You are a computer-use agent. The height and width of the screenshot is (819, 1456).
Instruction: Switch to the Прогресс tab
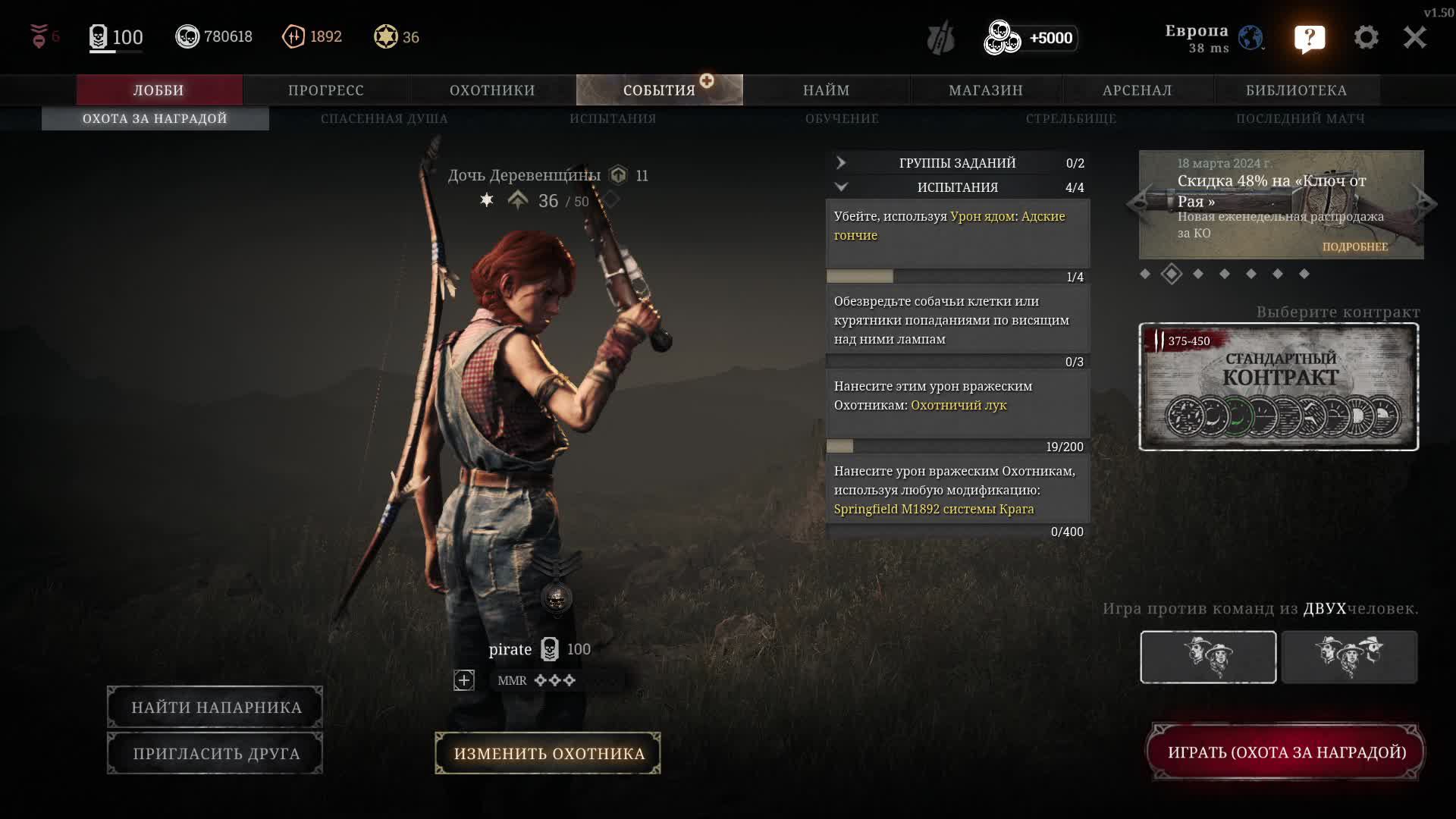[326, 90]
